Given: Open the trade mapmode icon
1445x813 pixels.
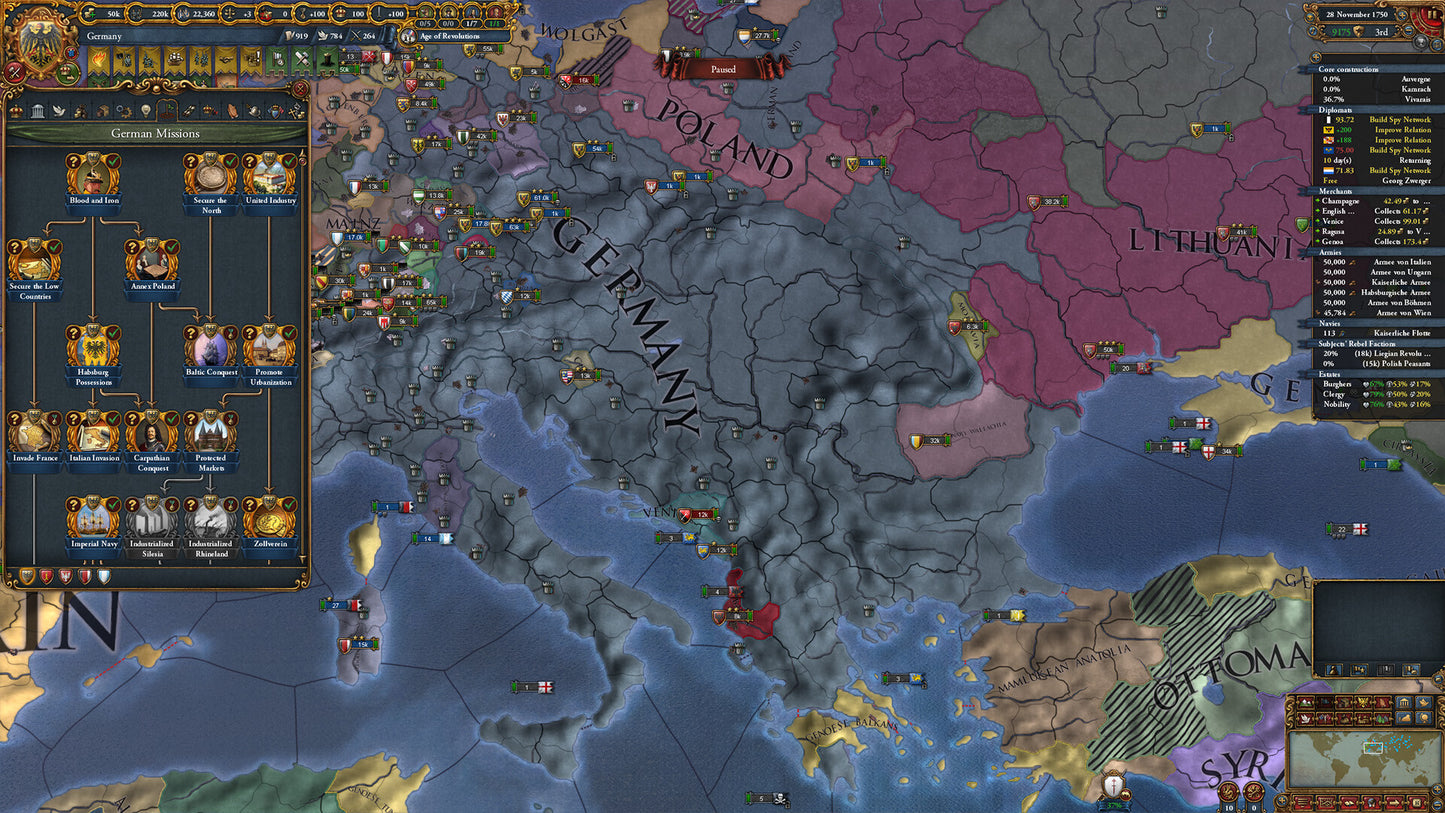Looking at the screenshot, I should coord(1344,702).
